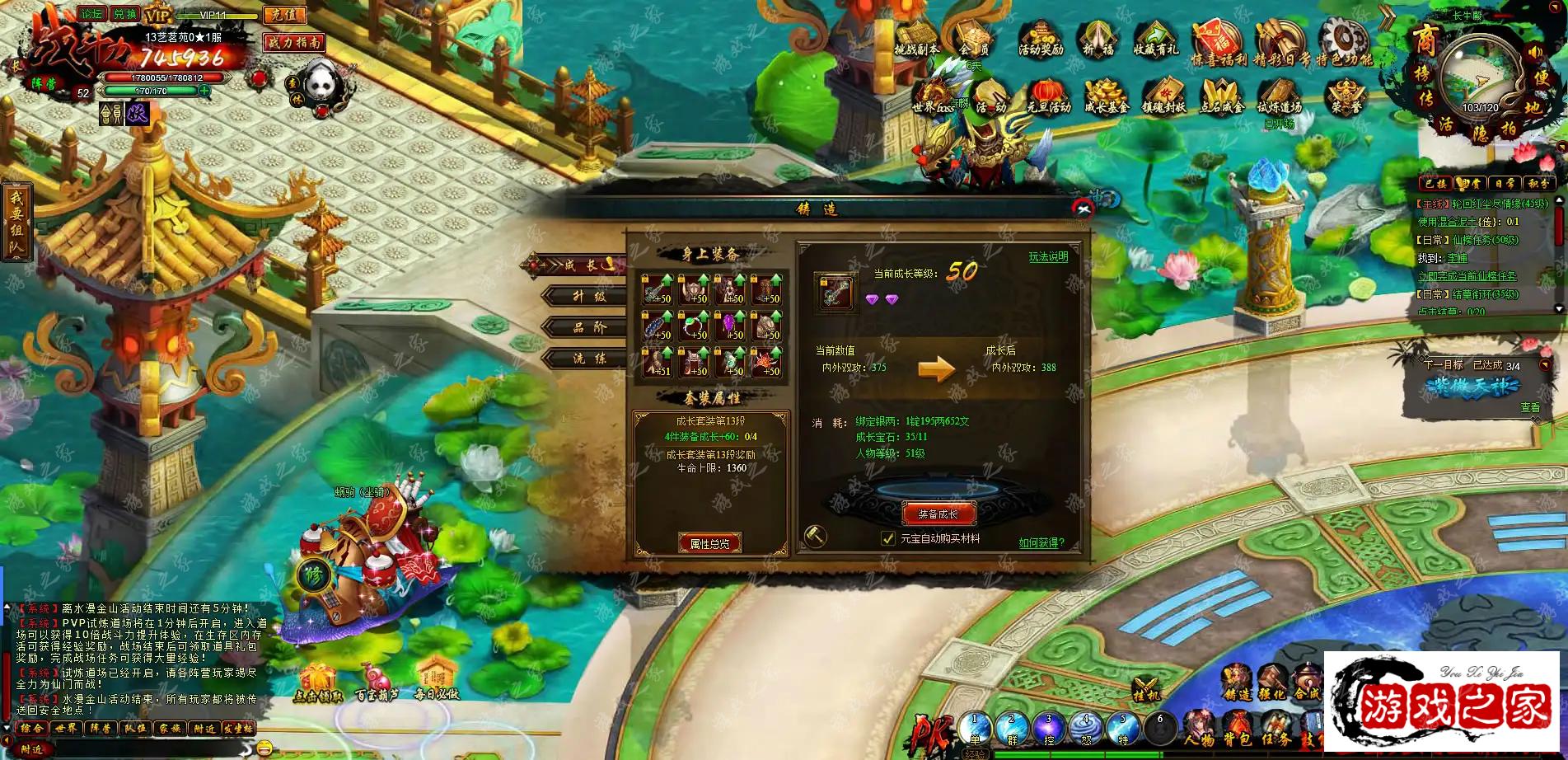Switch to the 升级 tab

point(588,297)
